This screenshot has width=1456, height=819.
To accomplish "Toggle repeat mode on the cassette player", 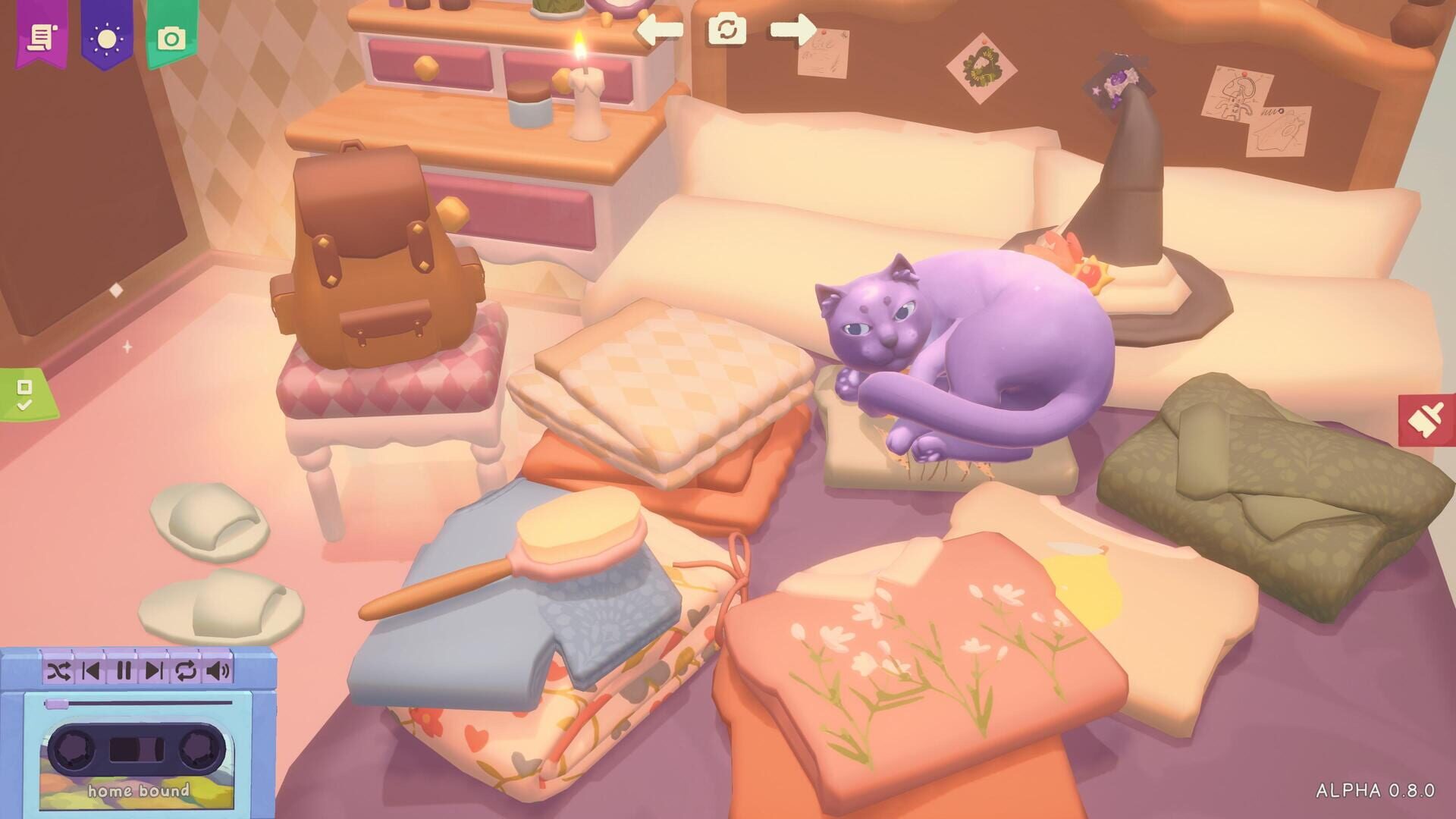I will coord(184,669).
